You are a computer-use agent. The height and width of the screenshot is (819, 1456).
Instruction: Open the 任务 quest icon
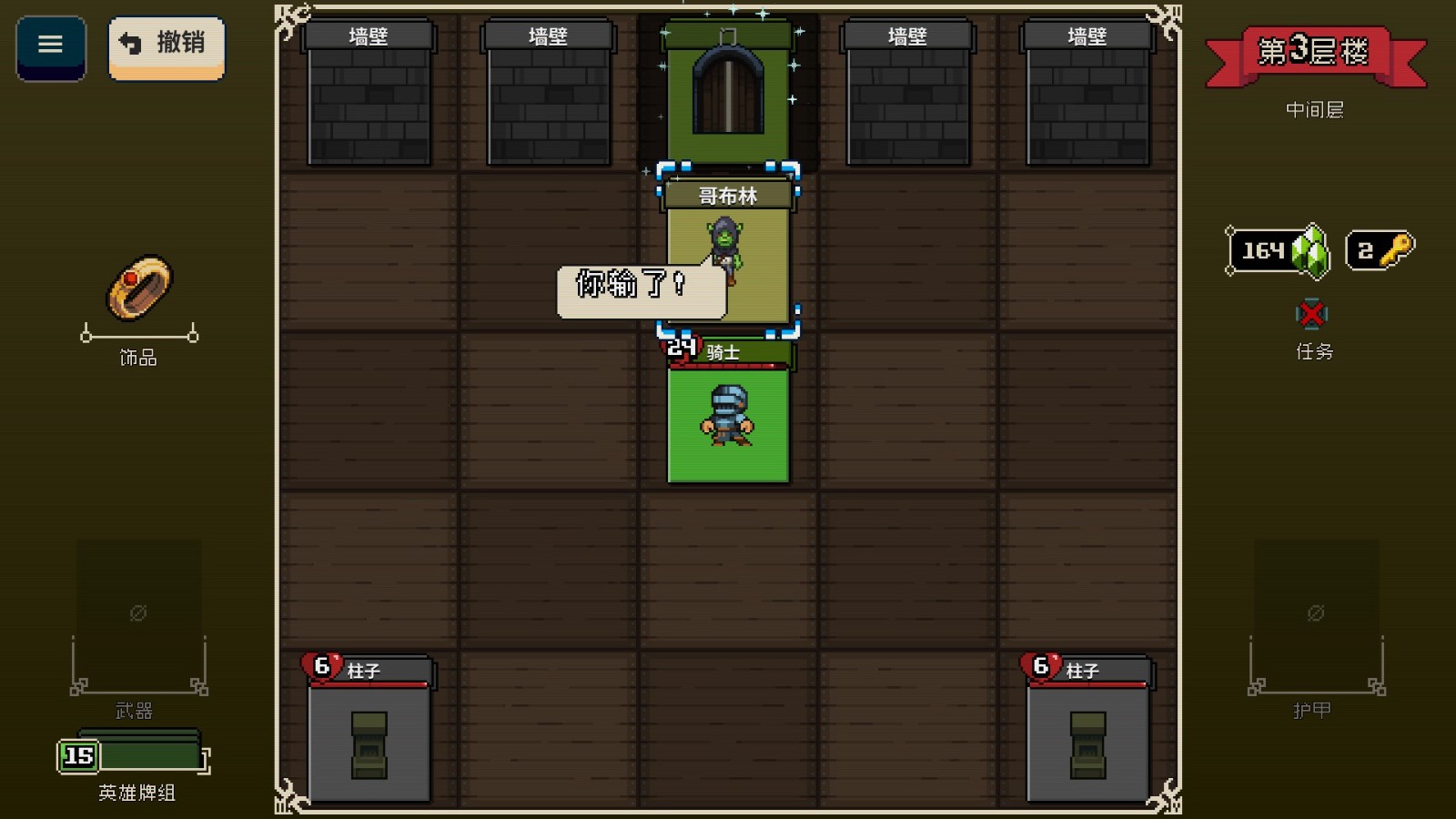tap(1311, 316)
